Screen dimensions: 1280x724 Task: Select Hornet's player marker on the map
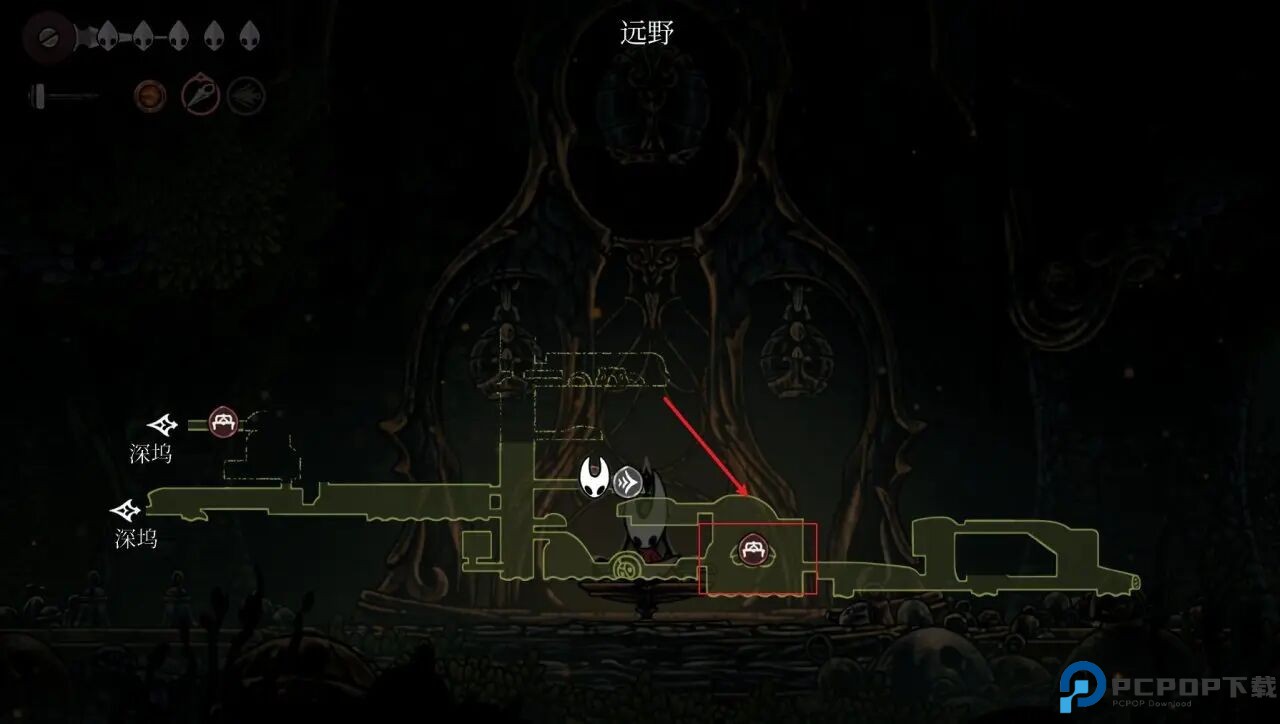[595, 478]
